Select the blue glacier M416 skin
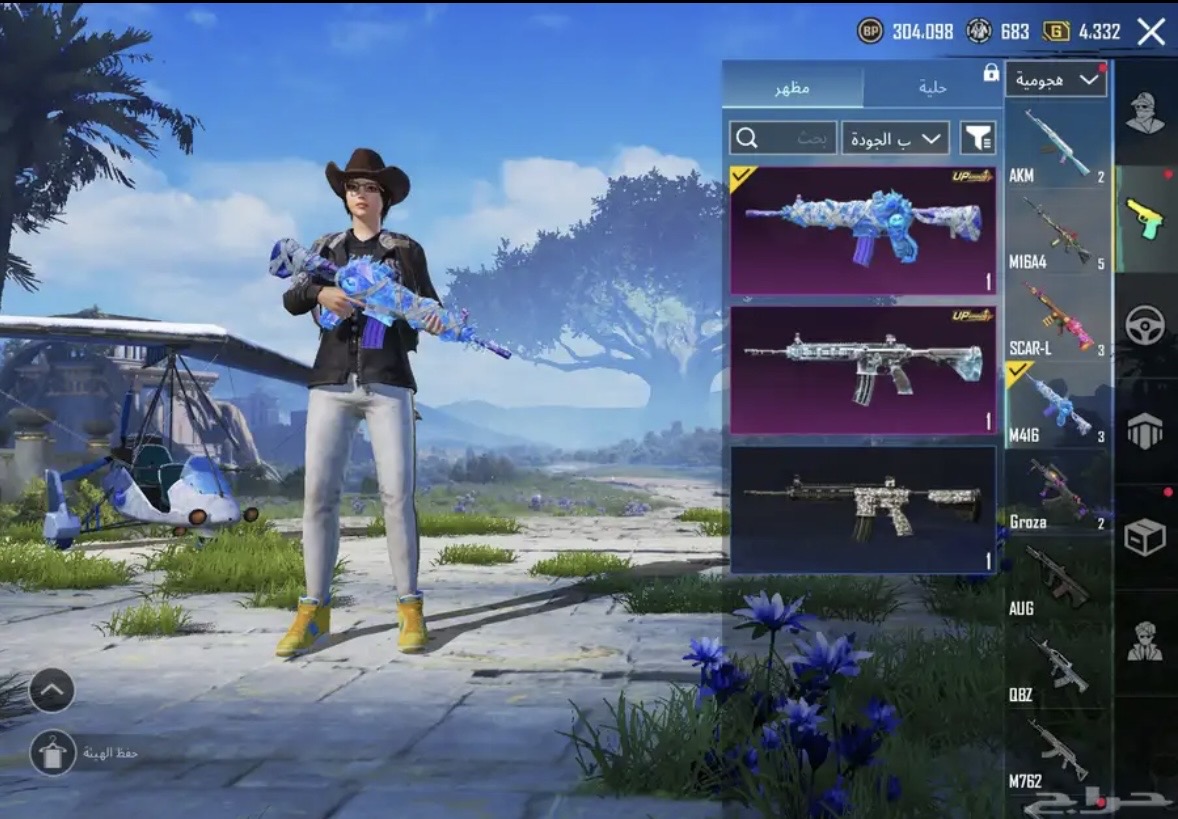 [x=863, y=231]
